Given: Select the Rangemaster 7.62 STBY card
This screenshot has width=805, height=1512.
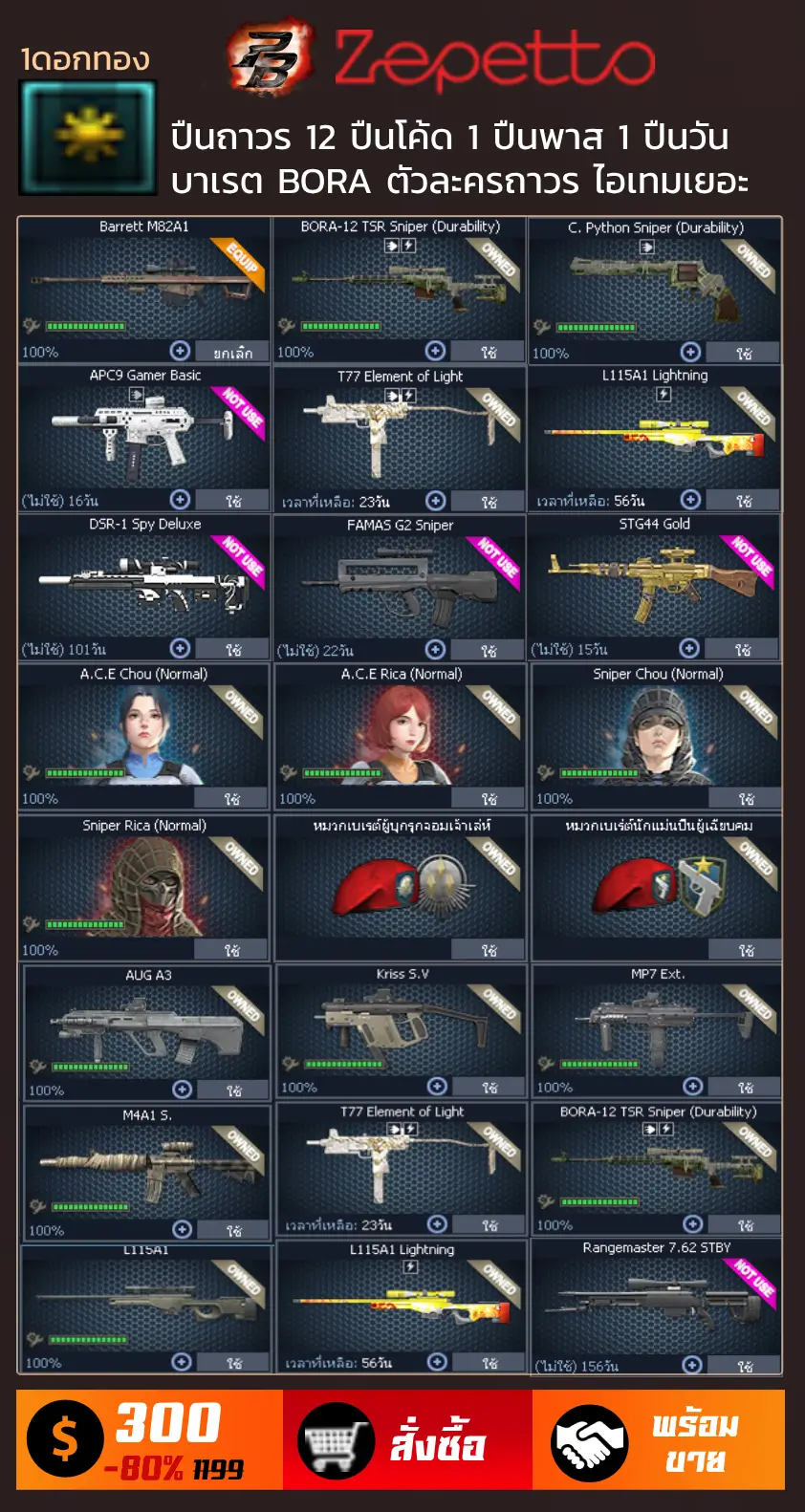Looking at the screenshot, I should [657, 1302].
